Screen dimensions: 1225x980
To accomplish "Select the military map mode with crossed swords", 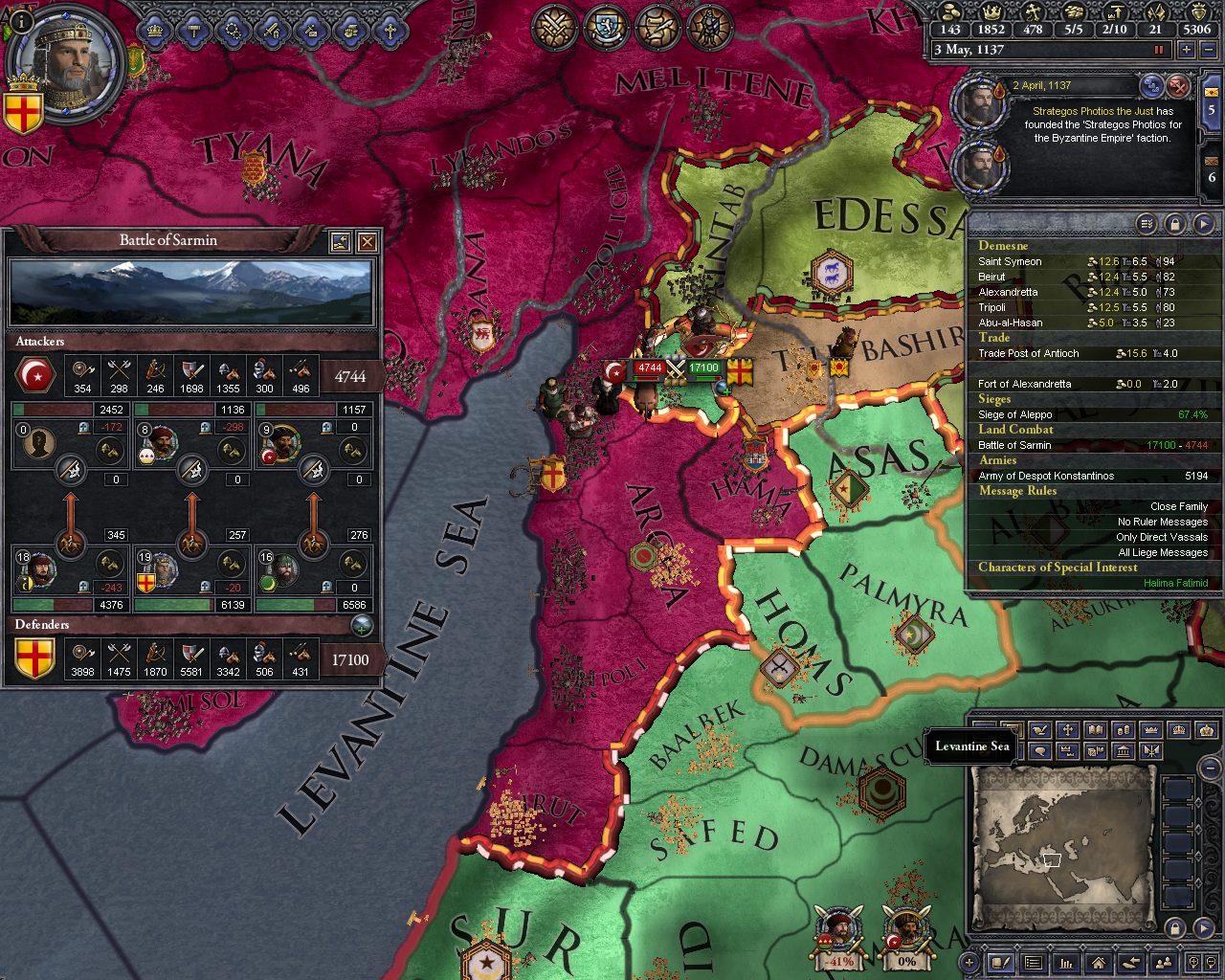I will (1153, 750).
